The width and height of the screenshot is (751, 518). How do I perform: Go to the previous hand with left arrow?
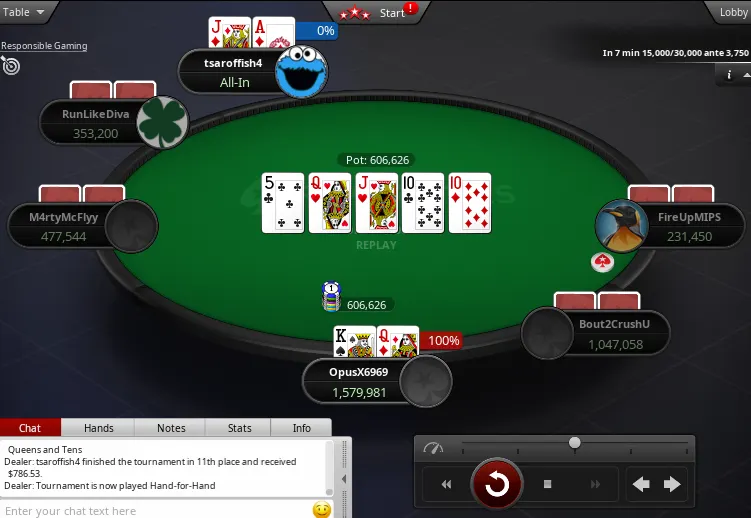pyautogui.click(x=641, y=485)
